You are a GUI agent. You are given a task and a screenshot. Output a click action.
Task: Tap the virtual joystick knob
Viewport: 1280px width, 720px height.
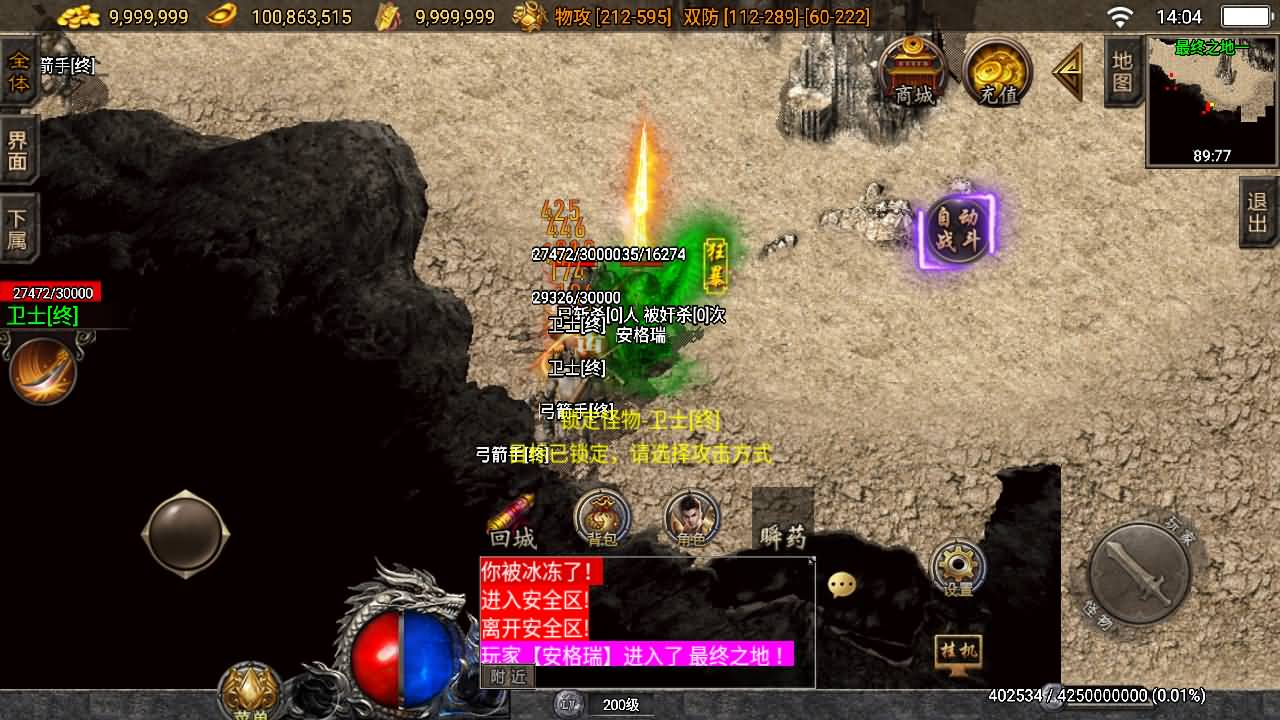tap(186, 533)
